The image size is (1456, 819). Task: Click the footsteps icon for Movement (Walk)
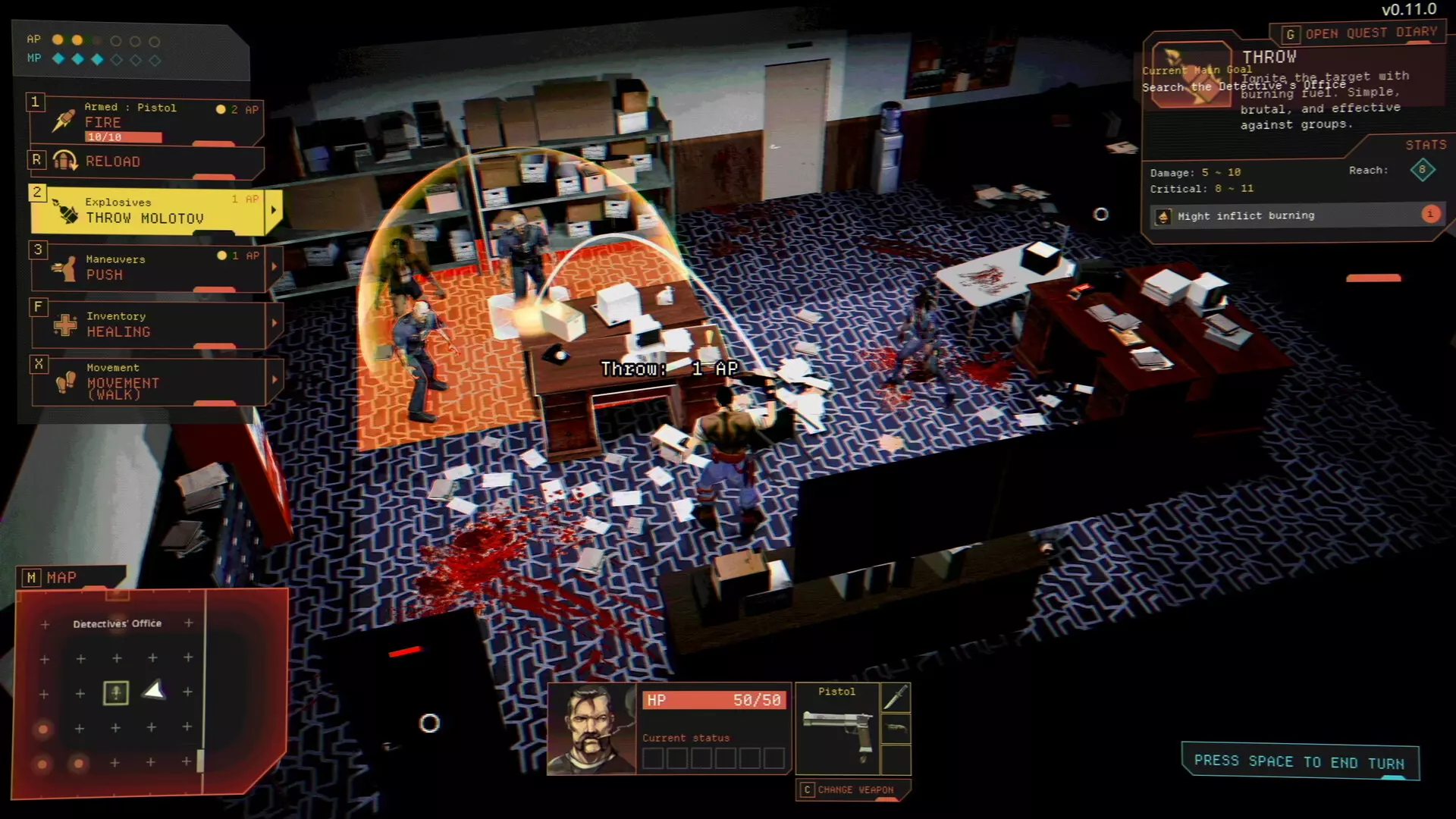tap(66, 381)
